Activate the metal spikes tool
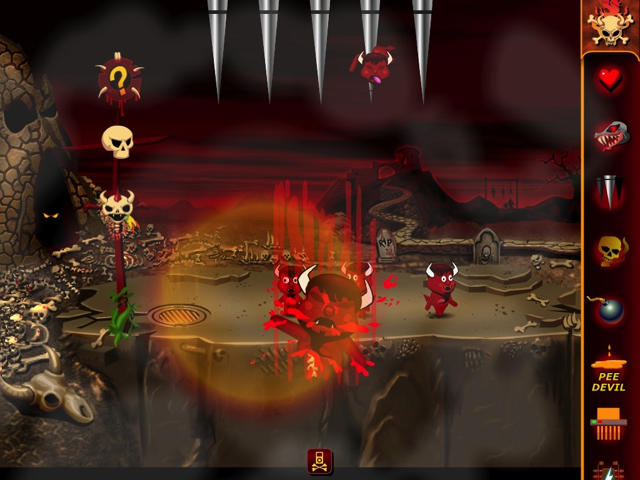Image resolution: width=640 pixels, height=480 pixels. [x=610, y=192]
